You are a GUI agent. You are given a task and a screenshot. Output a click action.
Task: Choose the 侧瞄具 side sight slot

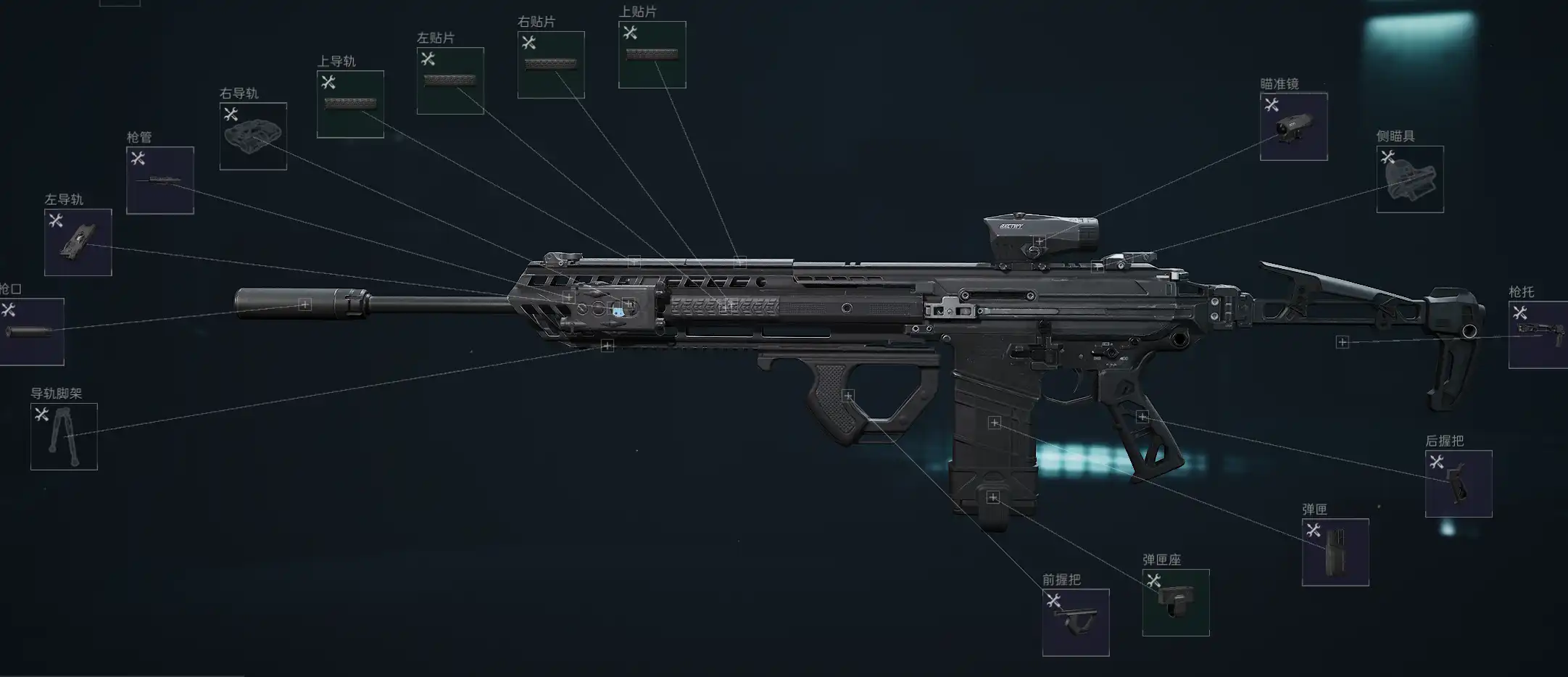tap(1410, 180)
